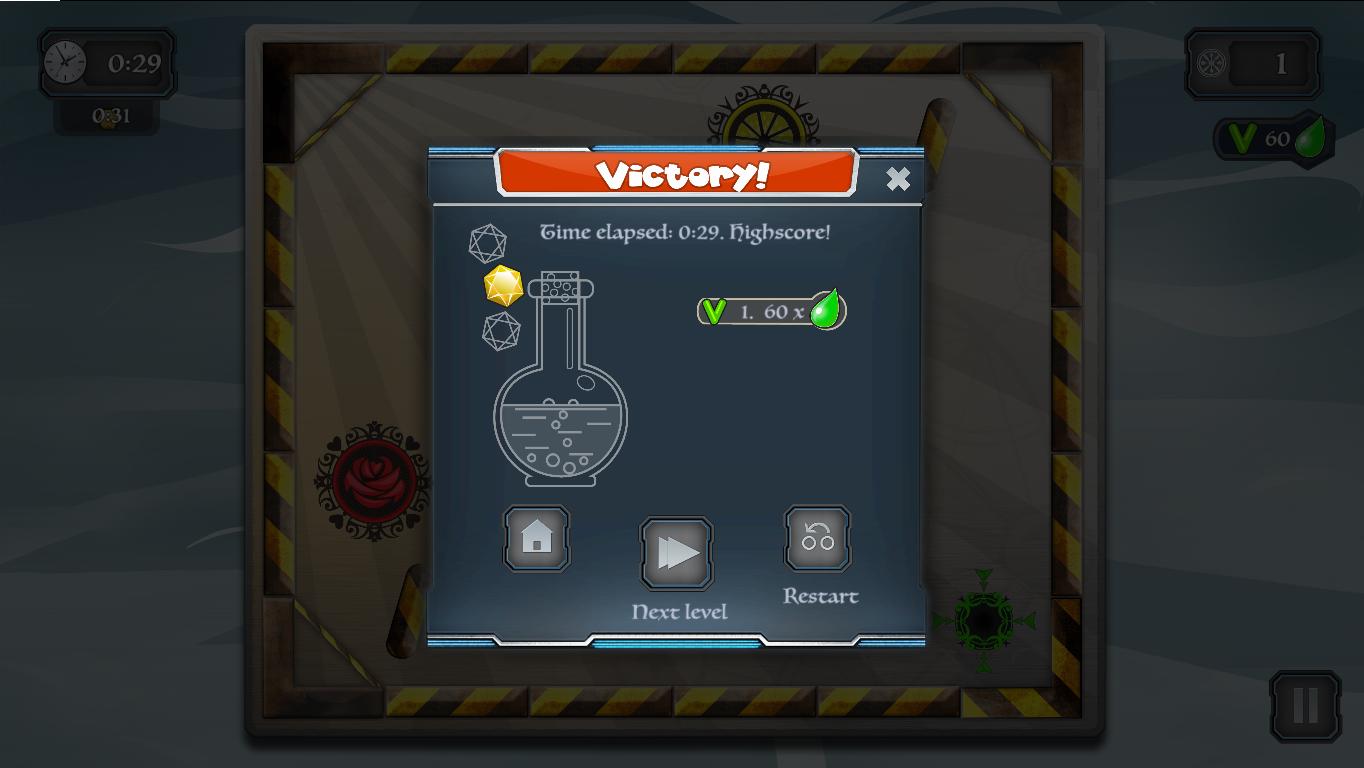The width and height of the screenshot is (1364, 768).
Task: Click the fast-forward Next level icon
Action: pyautogui.click(x=678, y=549)
